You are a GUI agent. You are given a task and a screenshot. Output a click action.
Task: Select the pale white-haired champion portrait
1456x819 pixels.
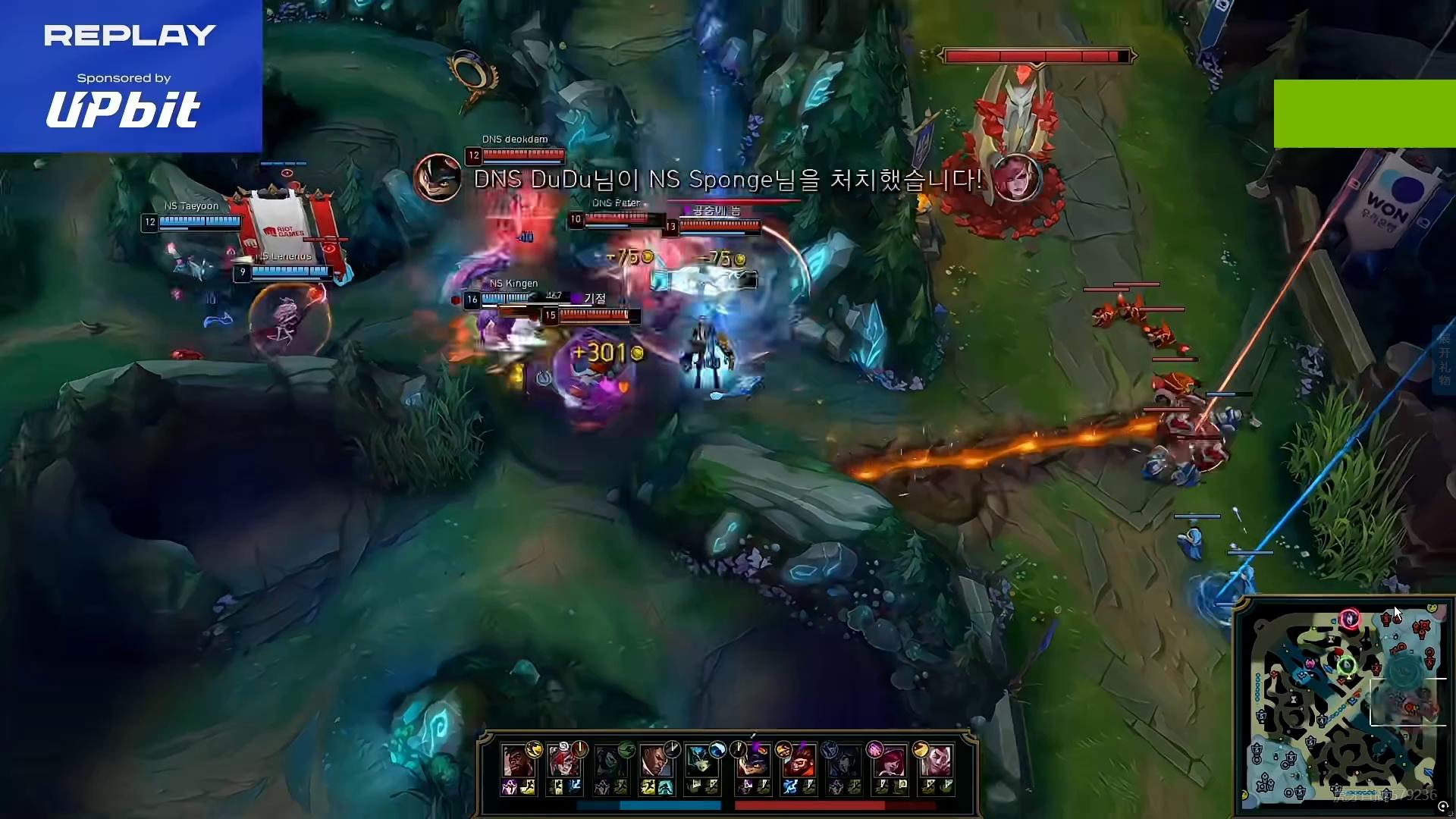pos(938,760)
